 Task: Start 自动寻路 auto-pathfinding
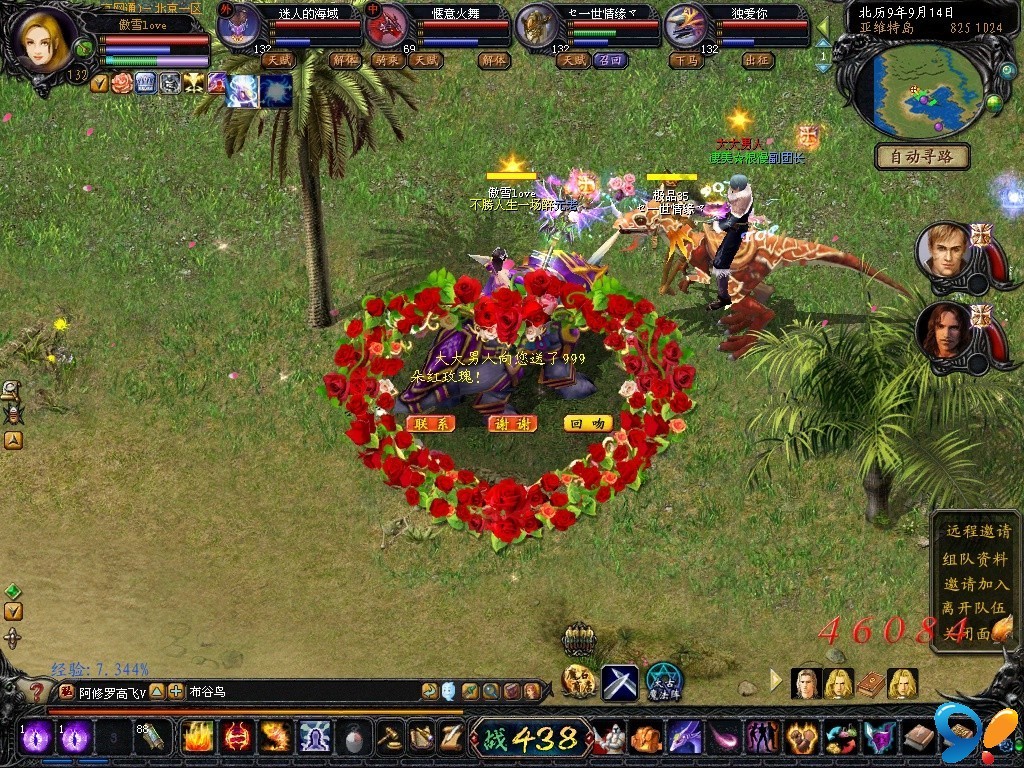pyautogui.click(x=922, y=156)
